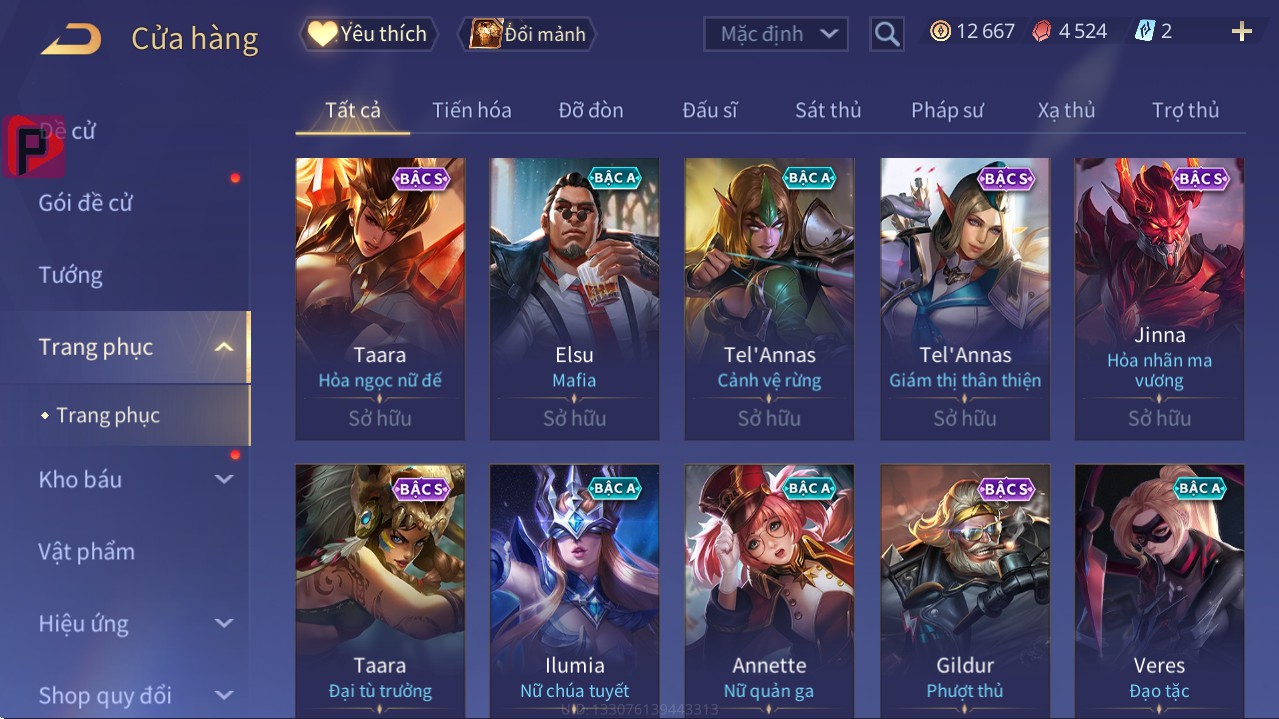Go back using the arrow button
1279x719 pixels.
click(71, 39)
